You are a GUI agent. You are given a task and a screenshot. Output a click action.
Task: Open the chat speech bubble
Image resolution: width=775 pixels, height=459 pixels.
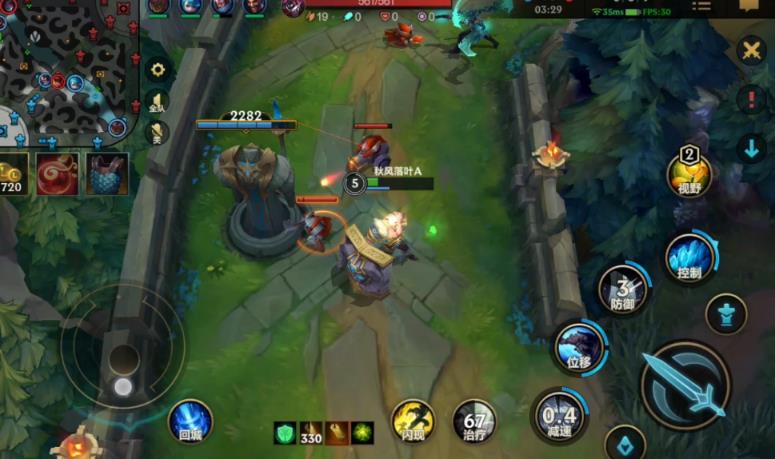[x=748, y=6]
